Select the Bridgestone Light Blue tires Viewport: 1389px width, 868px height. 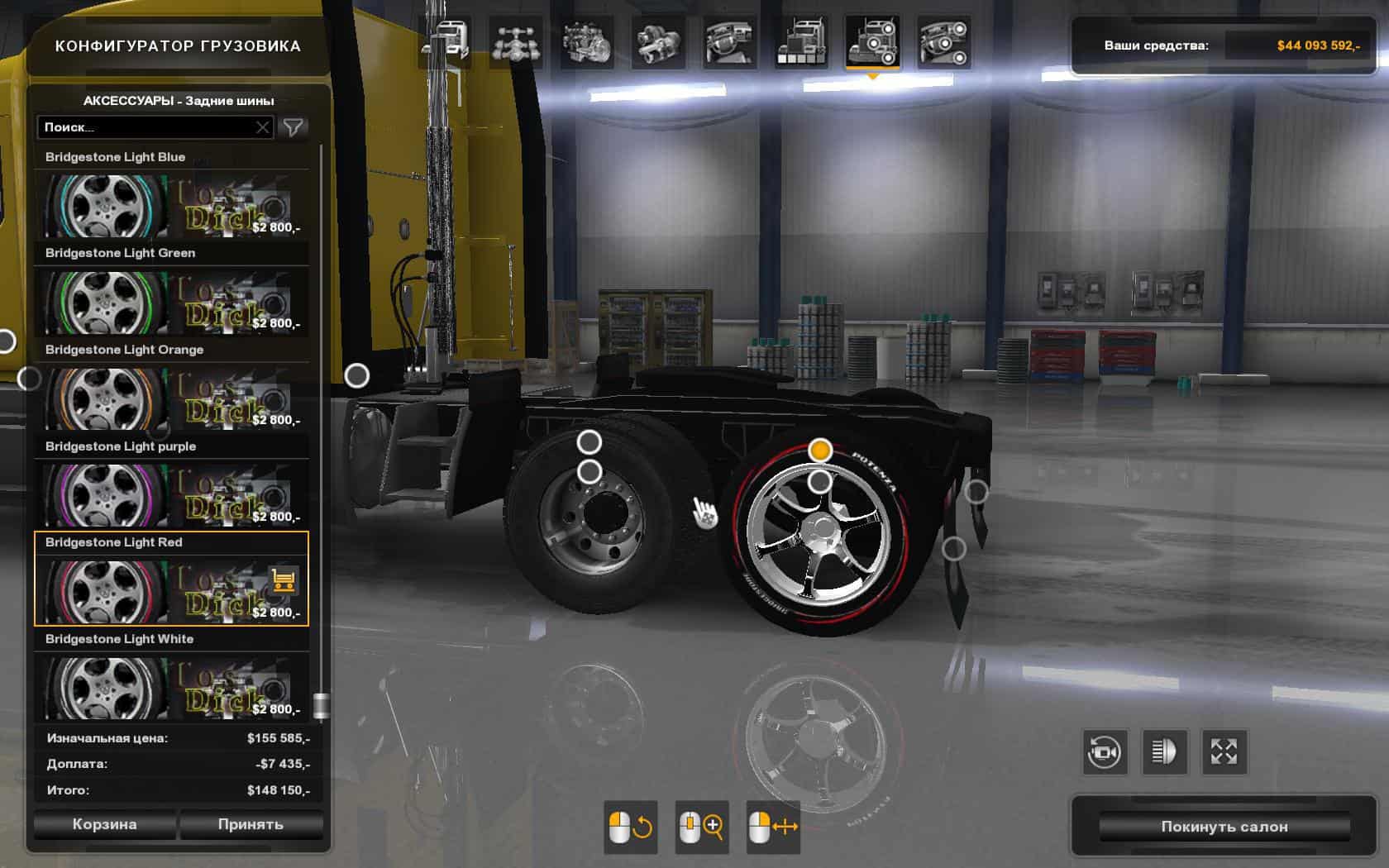point(171,204)
